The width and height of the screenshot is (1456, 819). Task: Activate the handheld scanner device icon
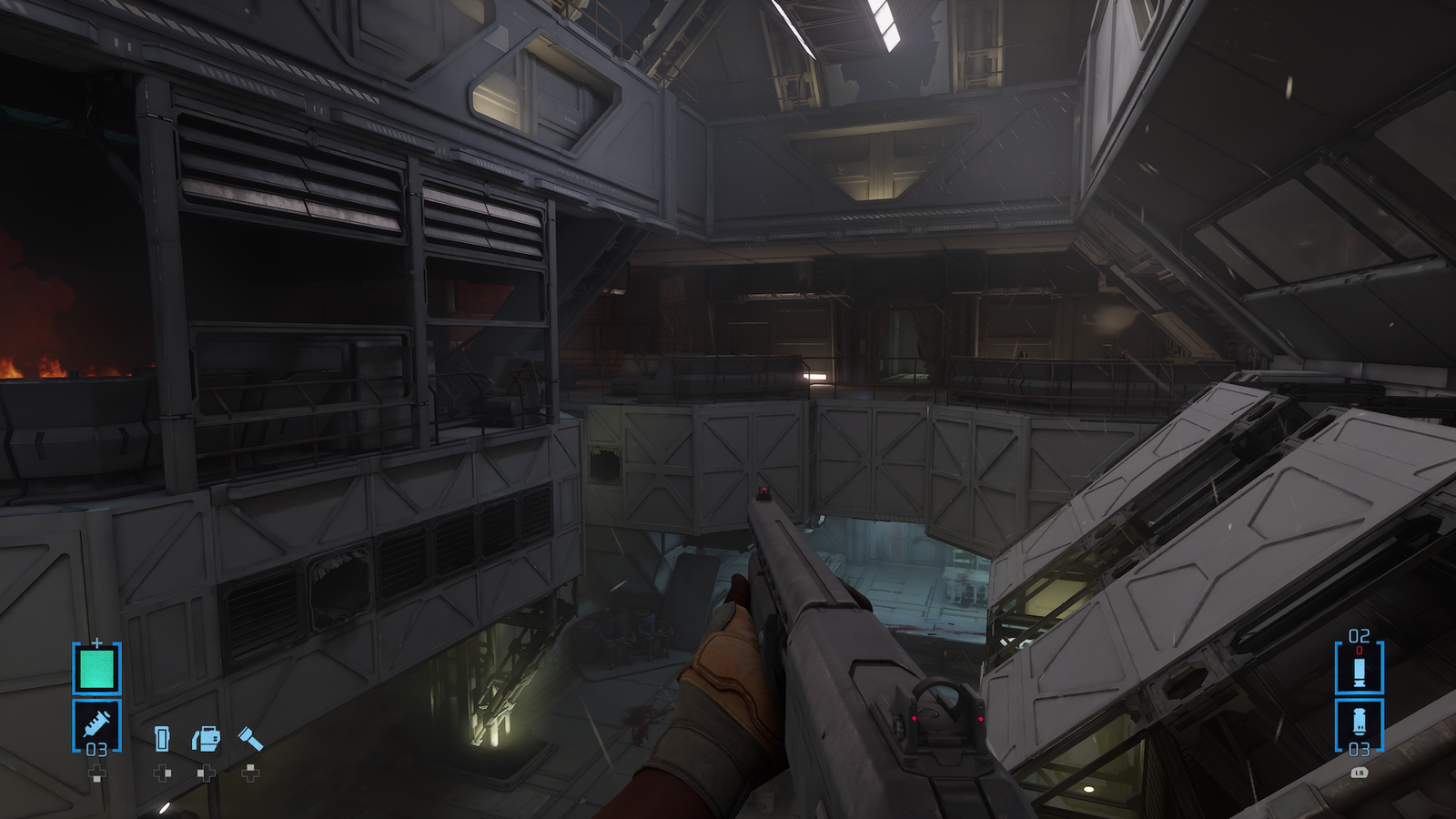tap(162, 738)
